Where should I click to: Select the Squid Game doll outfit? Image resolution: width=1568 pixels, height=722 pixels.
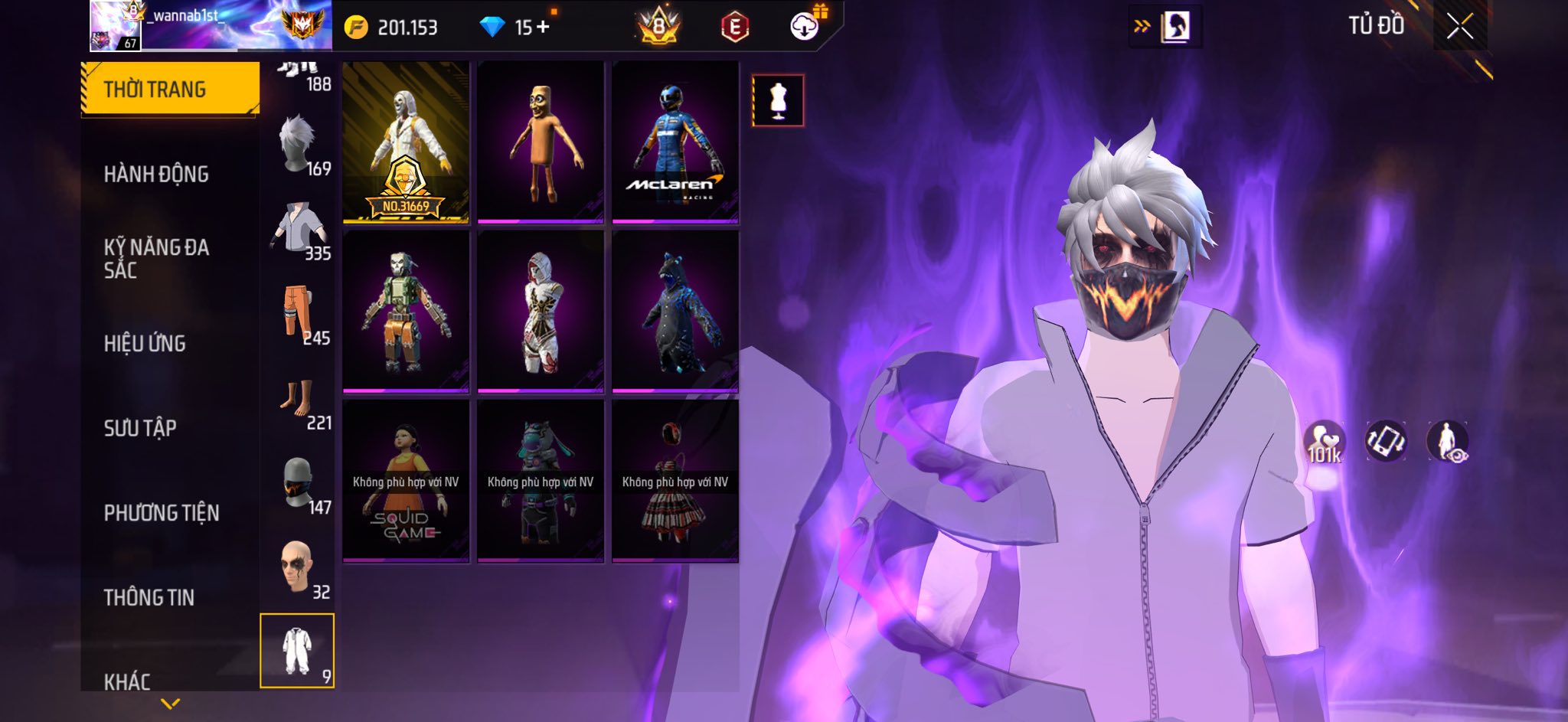coord(406,481)
